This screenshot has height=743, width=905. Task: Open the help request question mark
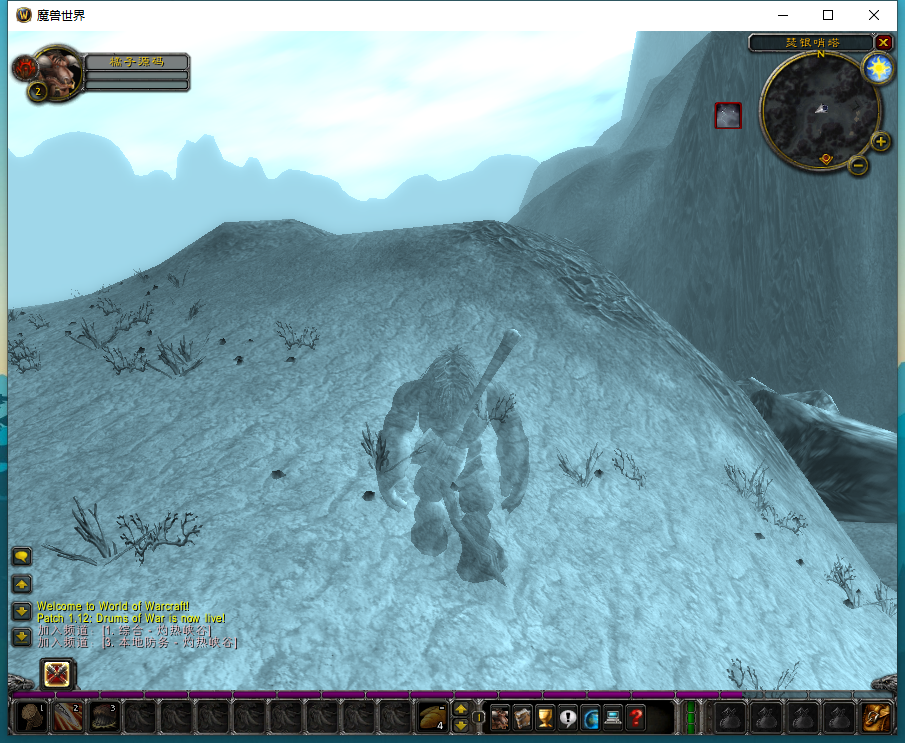click(636, 717)
